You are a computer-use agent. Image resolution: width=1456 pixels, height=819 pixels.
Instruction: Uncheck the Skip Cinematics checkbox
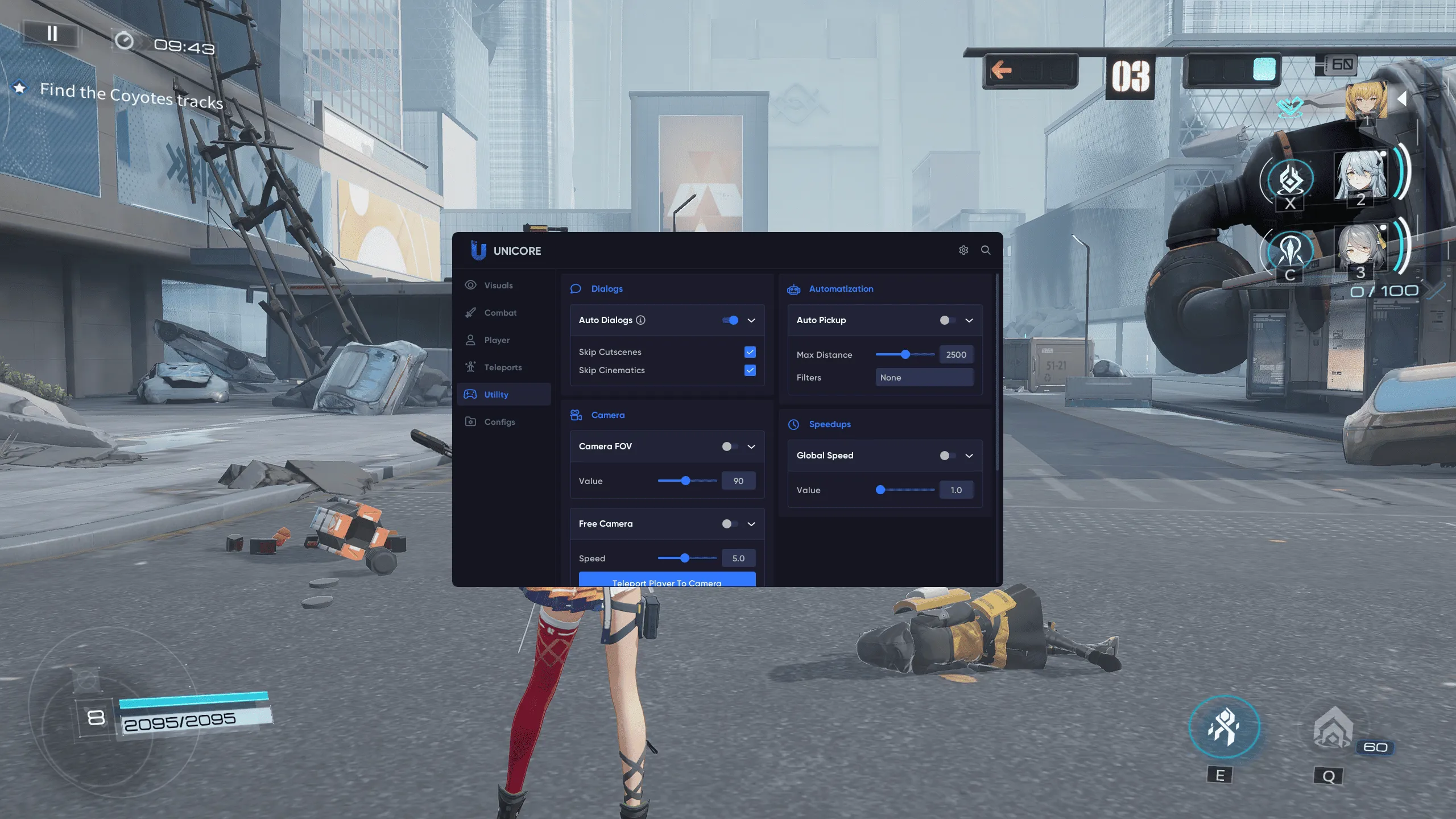point(750,370)
